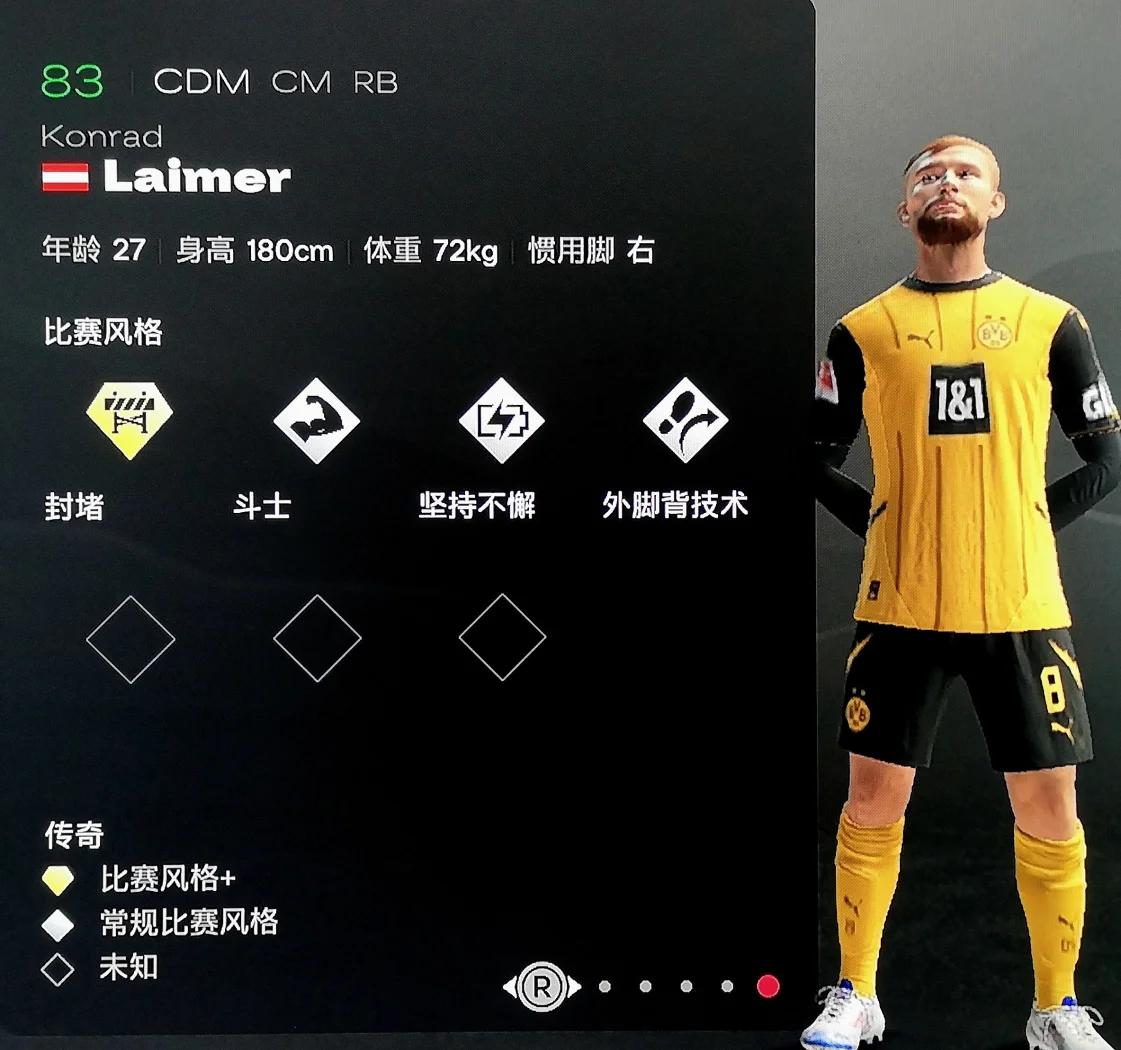Screen dimensions: 1121x1050
Task: Select the gold 封堵 (Block) playstyle icon
Action: pos(130,419)
